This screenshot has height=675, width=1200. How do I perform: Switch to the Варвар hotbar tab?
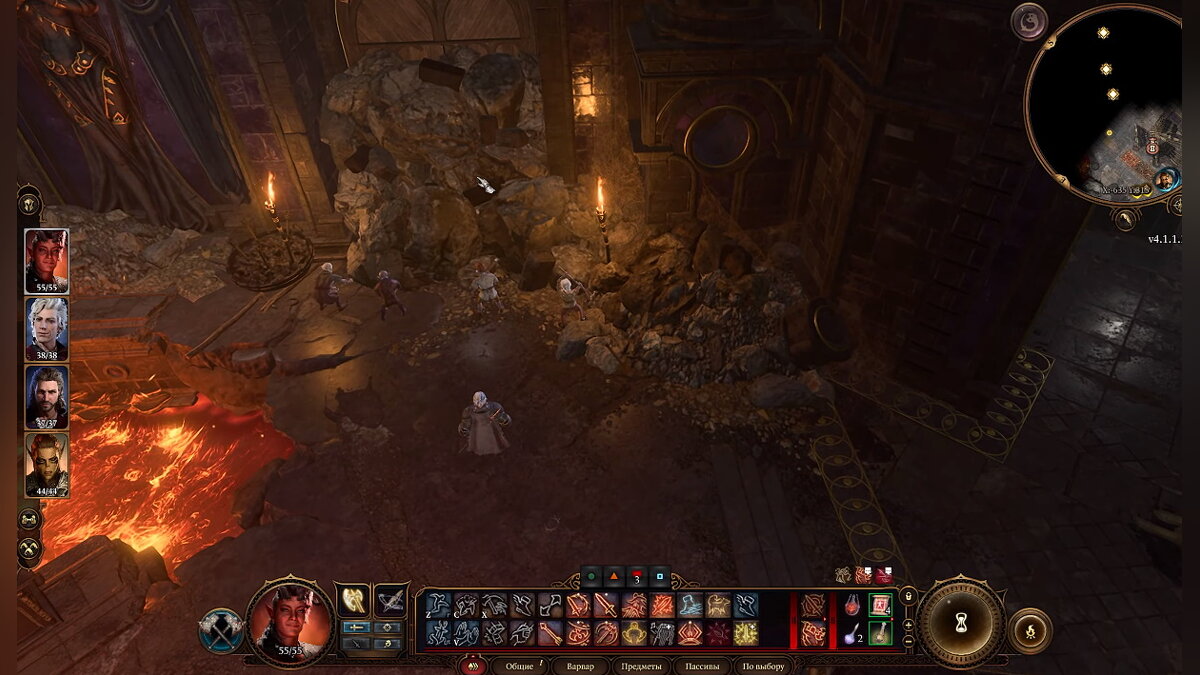pos(580,666)
